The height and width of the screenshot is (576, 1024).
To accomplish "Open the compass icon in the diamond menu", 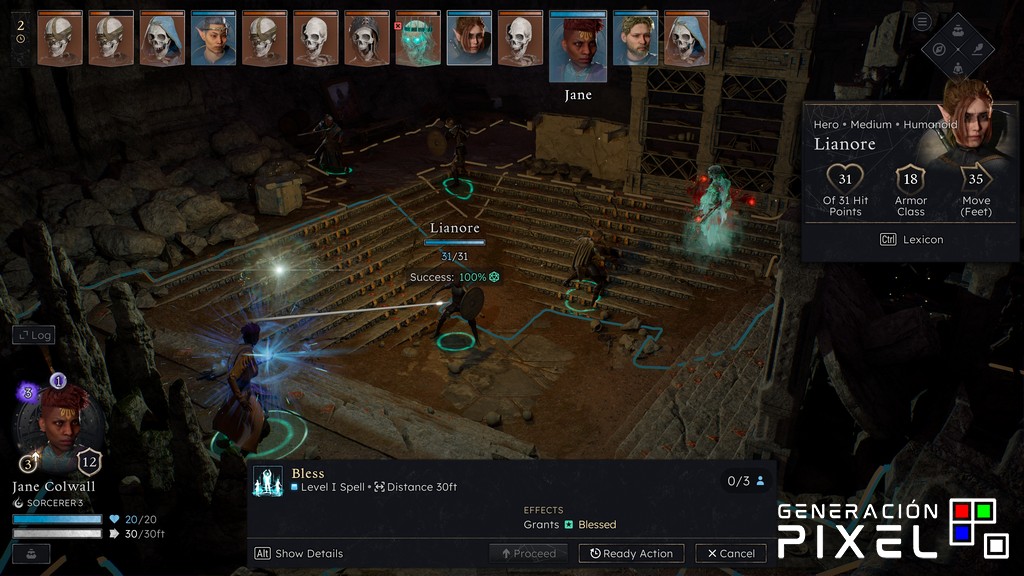I will (940, 49).
